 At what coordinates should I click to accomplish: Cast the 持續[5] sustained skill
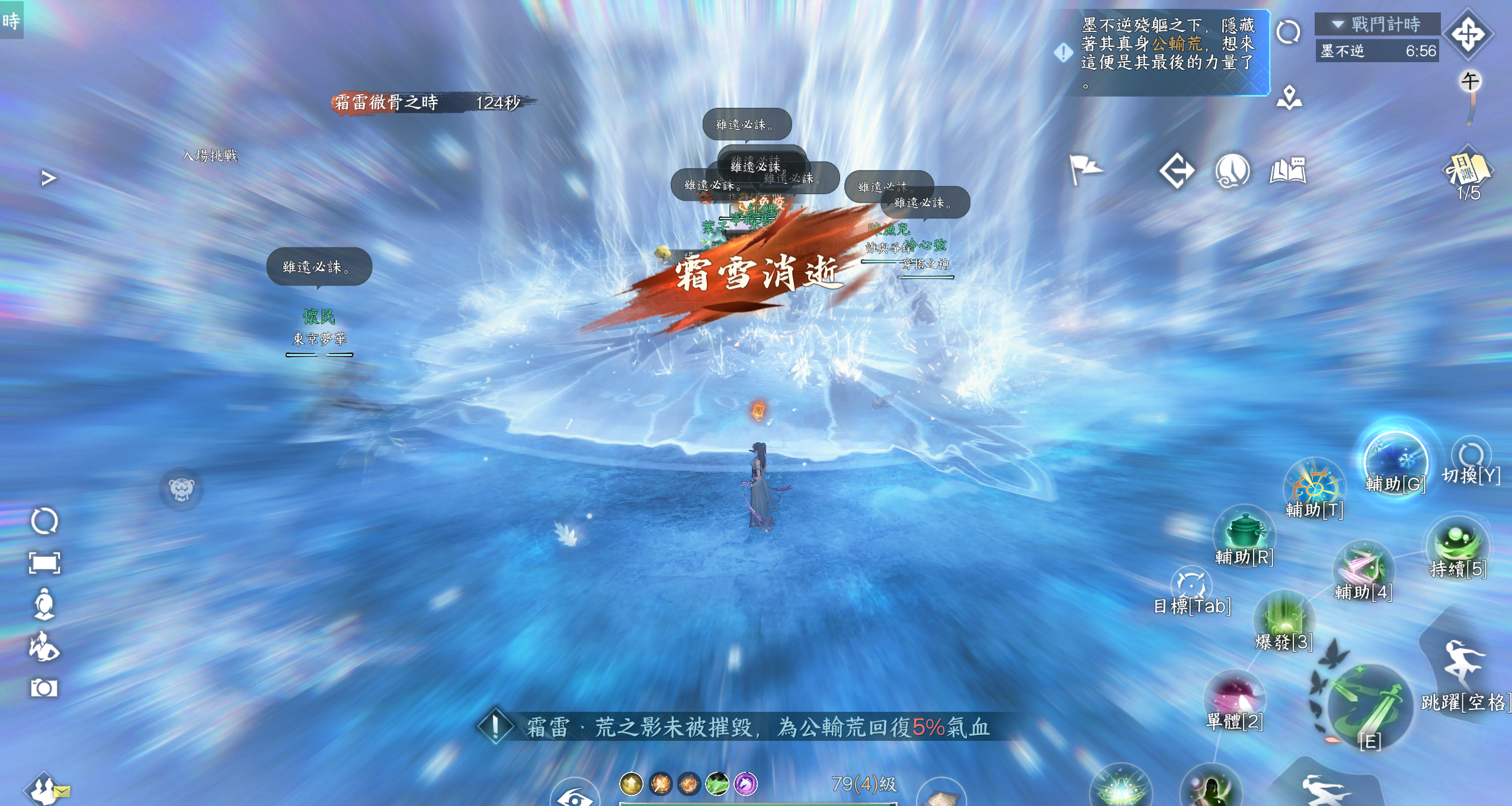coord(1457,545)
